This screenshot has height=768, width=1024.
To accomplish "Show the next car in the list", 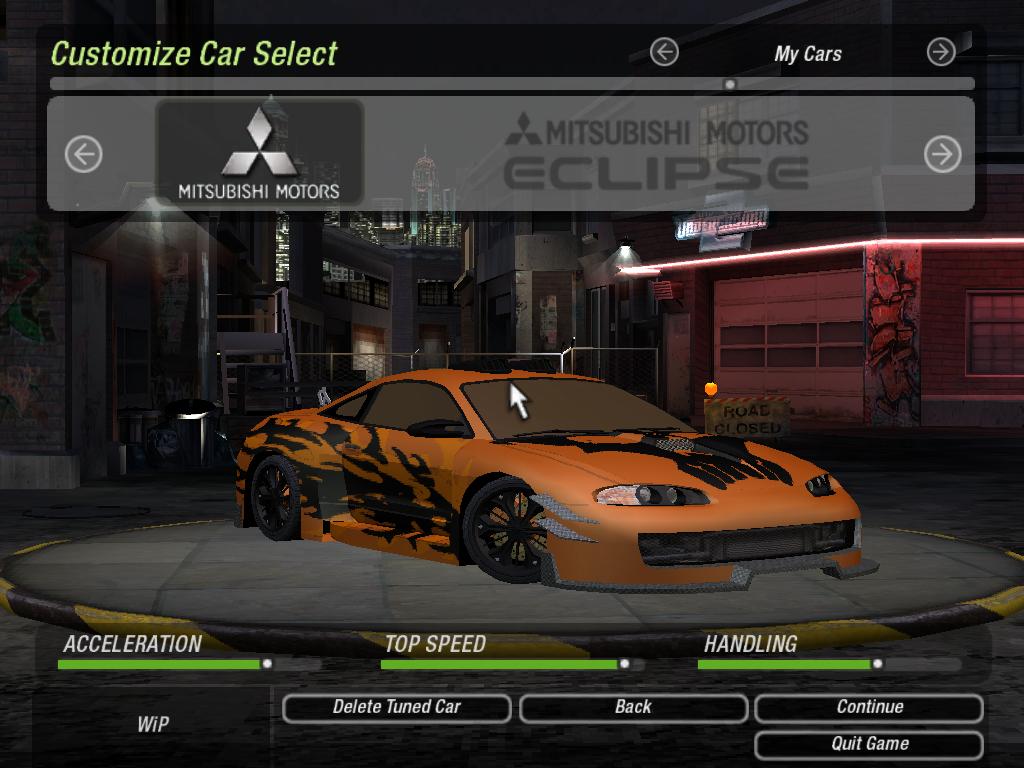I will pos(942,154).
